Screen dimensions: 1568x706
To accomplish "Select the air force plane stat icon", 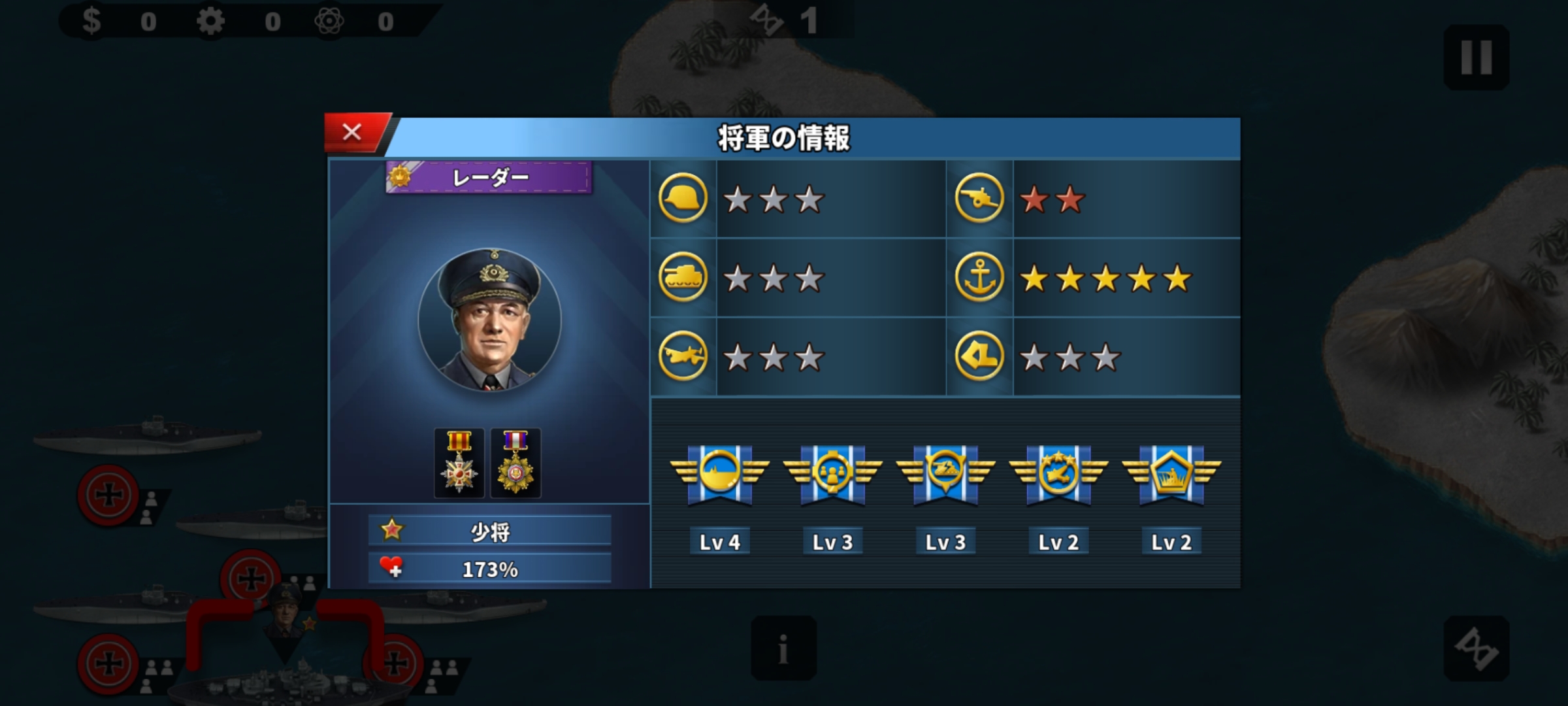I will pos(683,357).
